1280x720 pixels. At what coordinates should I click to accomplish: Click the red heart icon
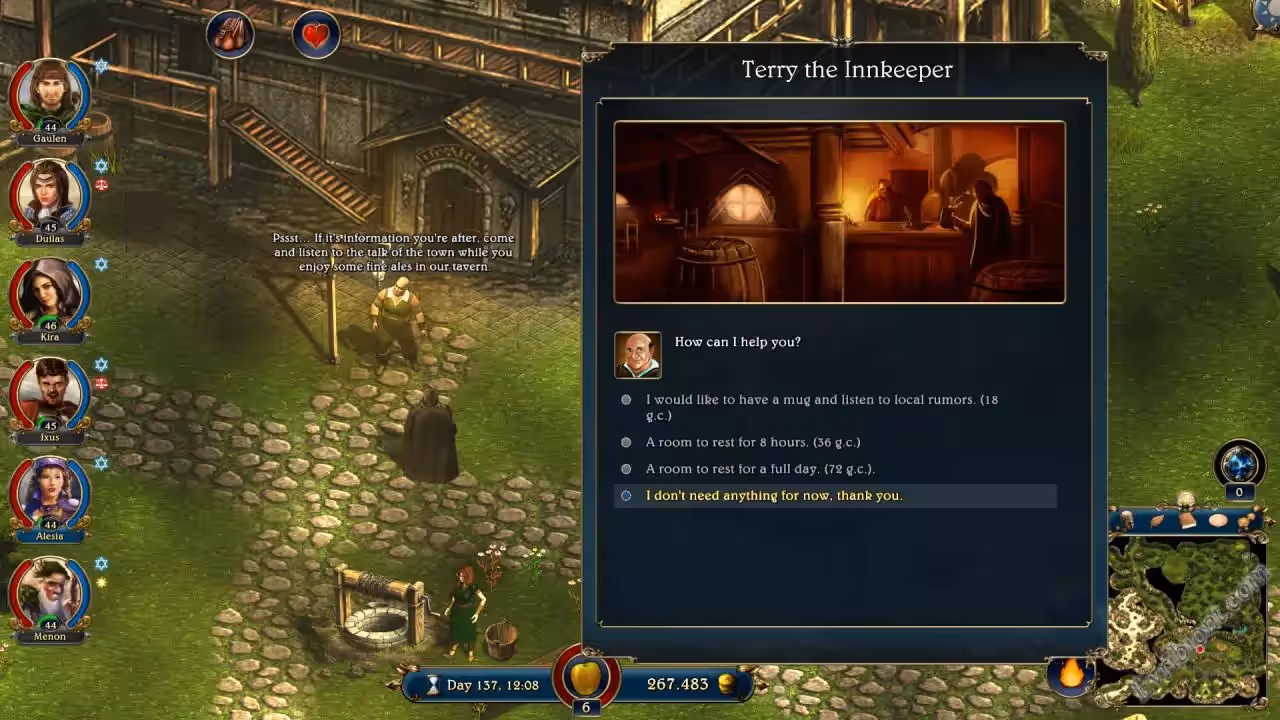point(316,37)
